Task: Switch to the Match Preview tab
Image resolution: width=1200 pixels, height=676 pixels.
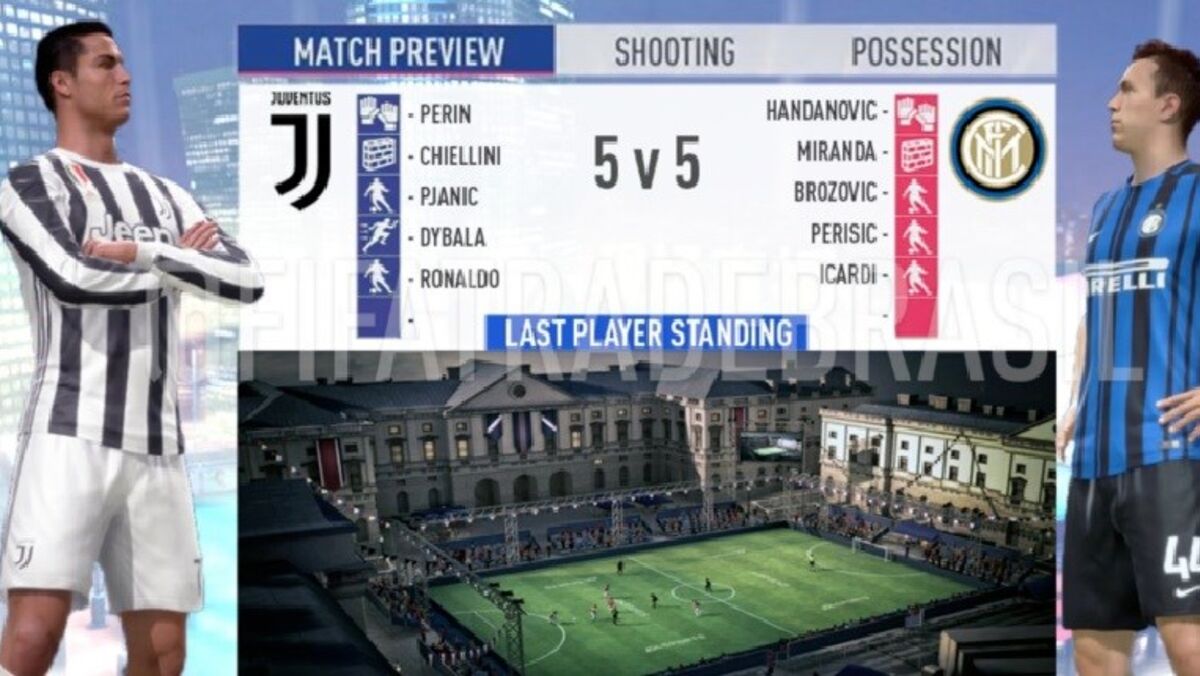Action: click(x=397, y=50)
